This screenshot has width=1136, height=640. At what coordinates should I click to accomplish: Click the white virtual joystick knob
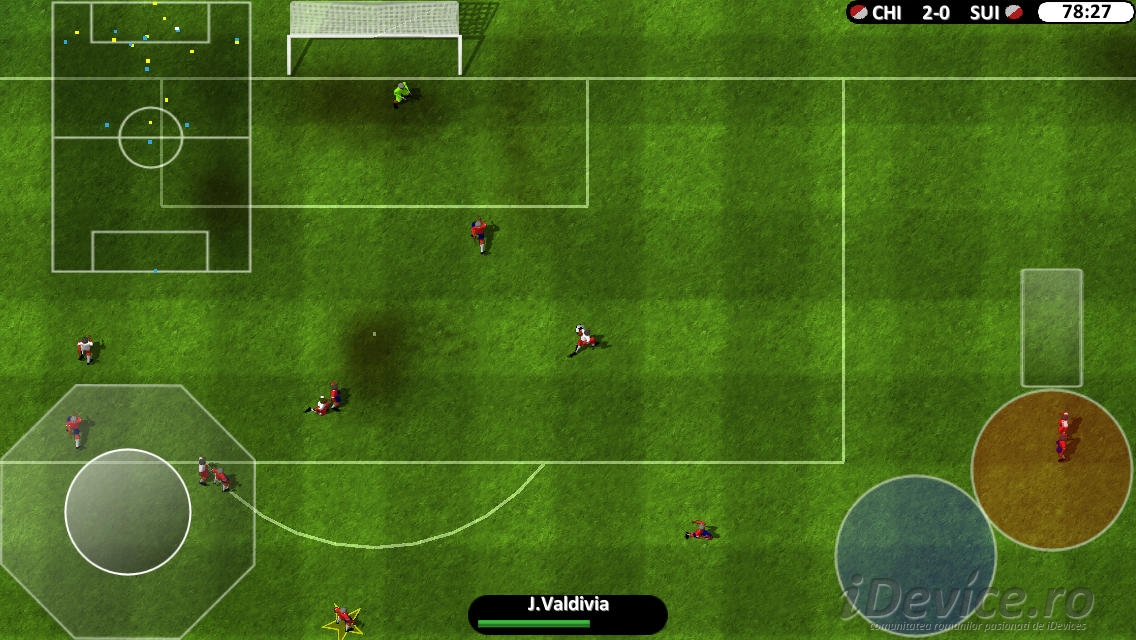click(128, 511)
